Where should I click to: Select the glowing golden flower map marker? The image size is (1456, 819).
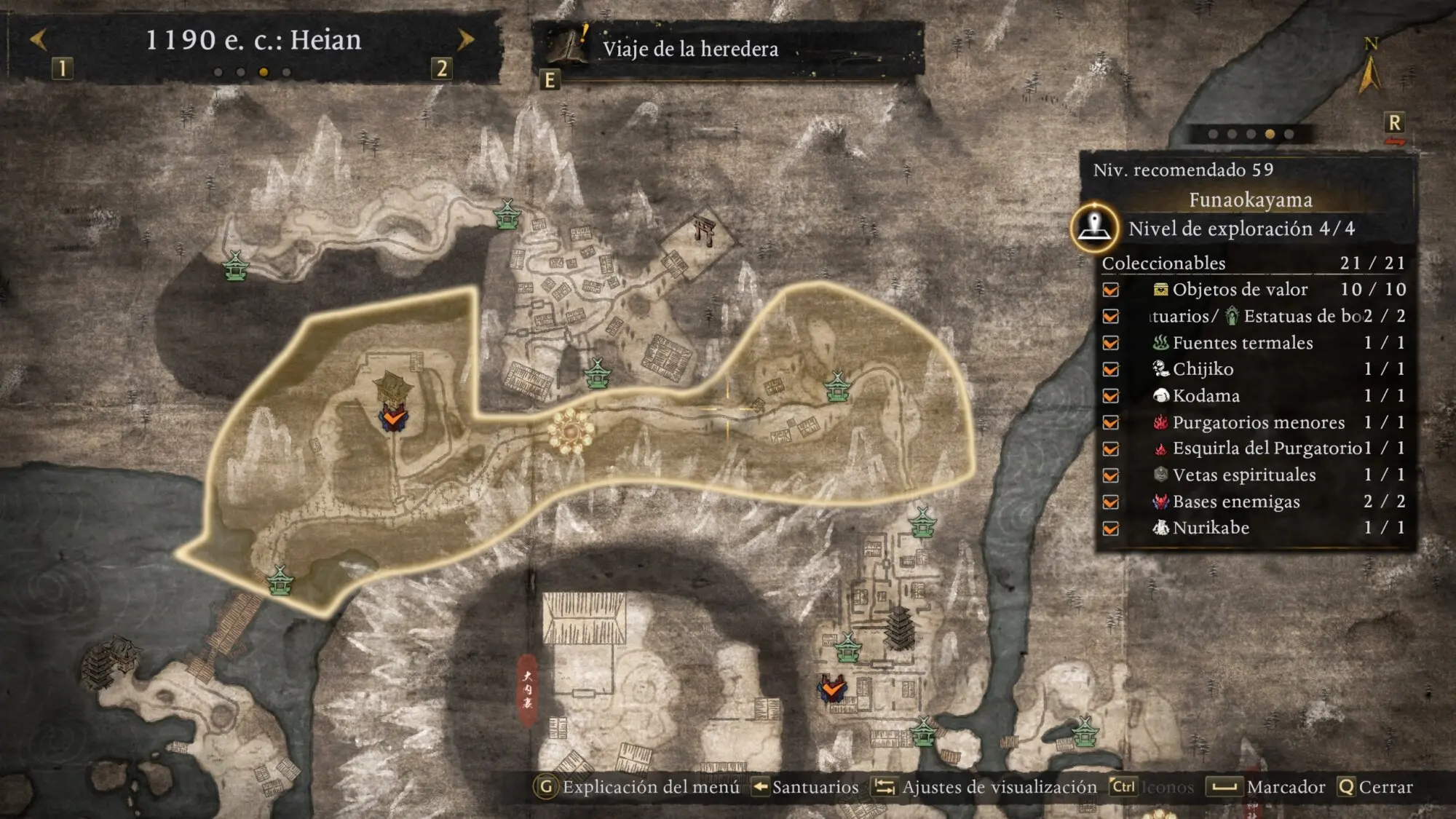(570, 430)
